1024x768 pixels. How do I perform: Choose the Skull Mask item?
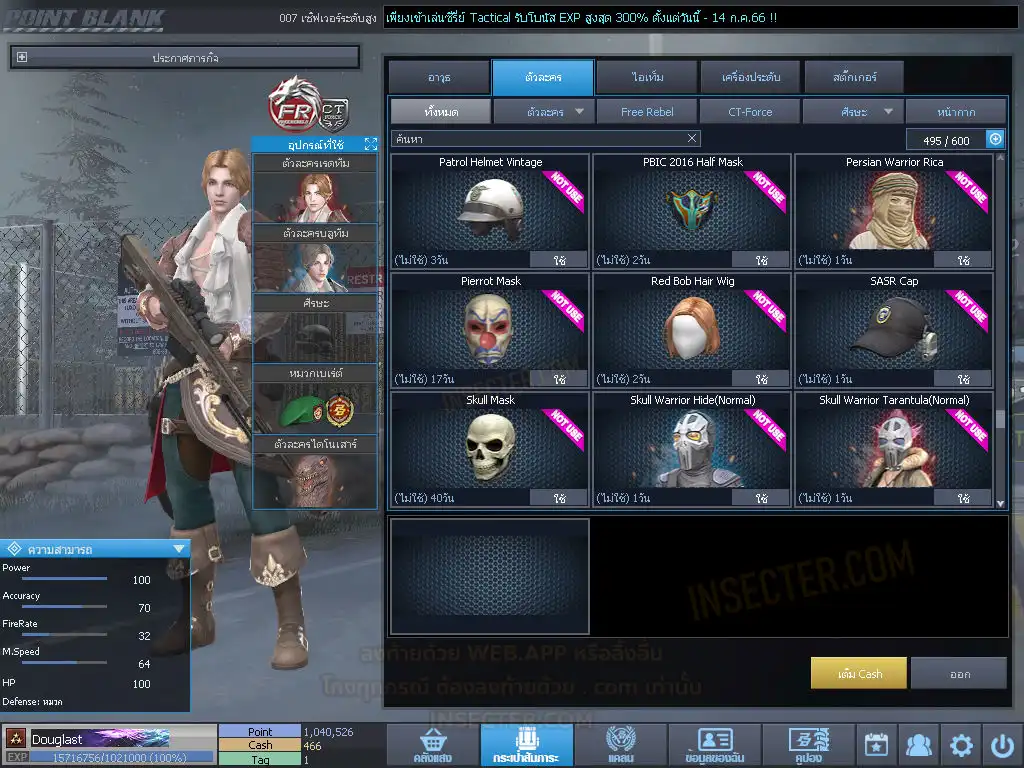(x=490, y=449)
